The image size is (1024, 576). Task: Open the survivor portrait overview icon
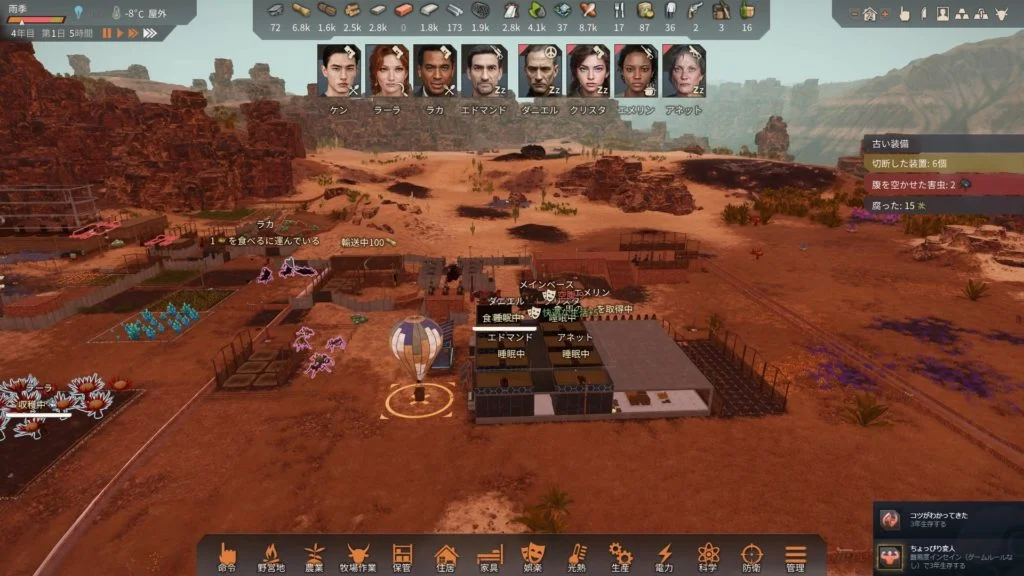943,14
